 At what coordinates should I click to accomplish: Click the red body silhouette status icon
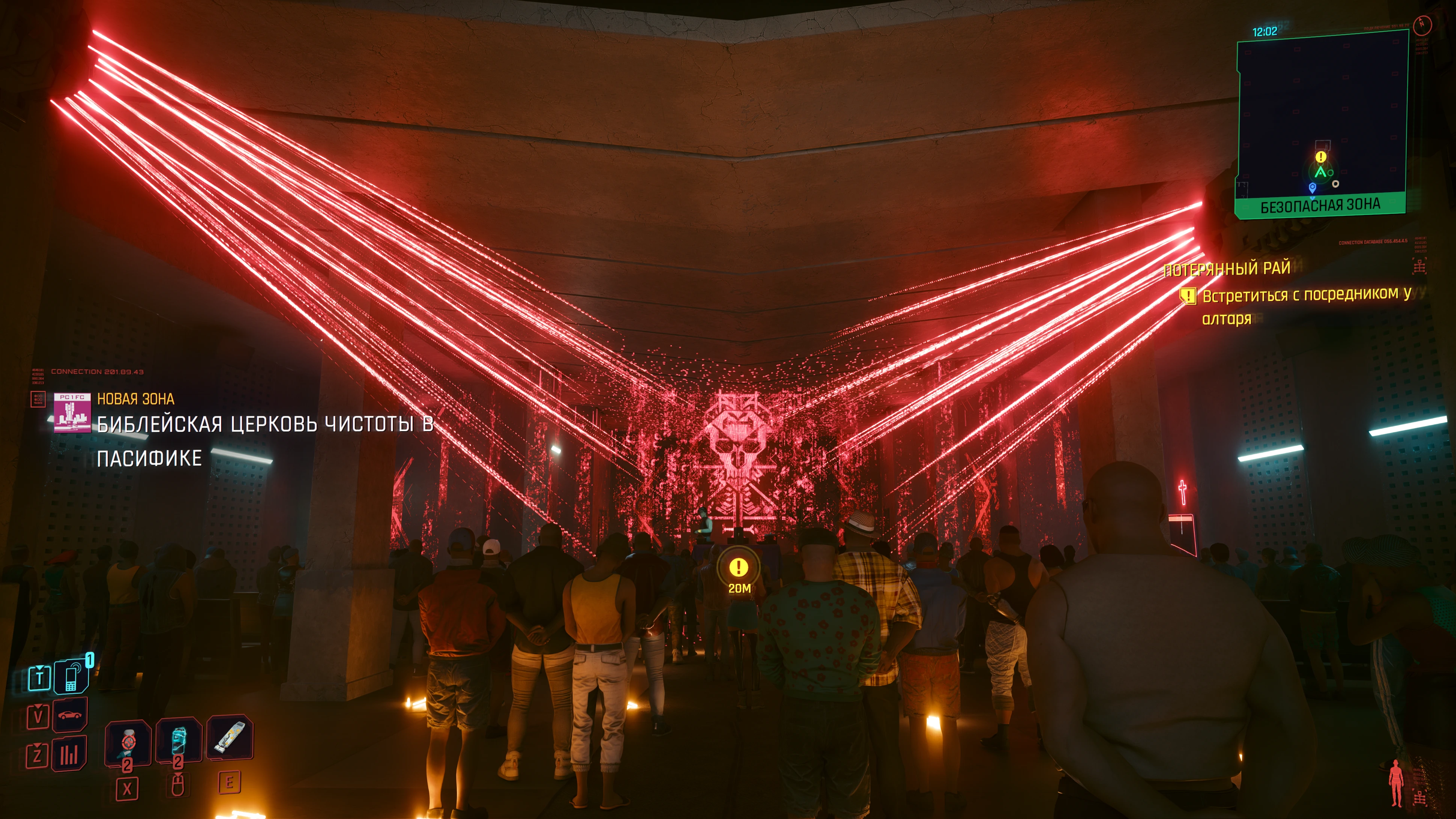[x=1396, y=782]
